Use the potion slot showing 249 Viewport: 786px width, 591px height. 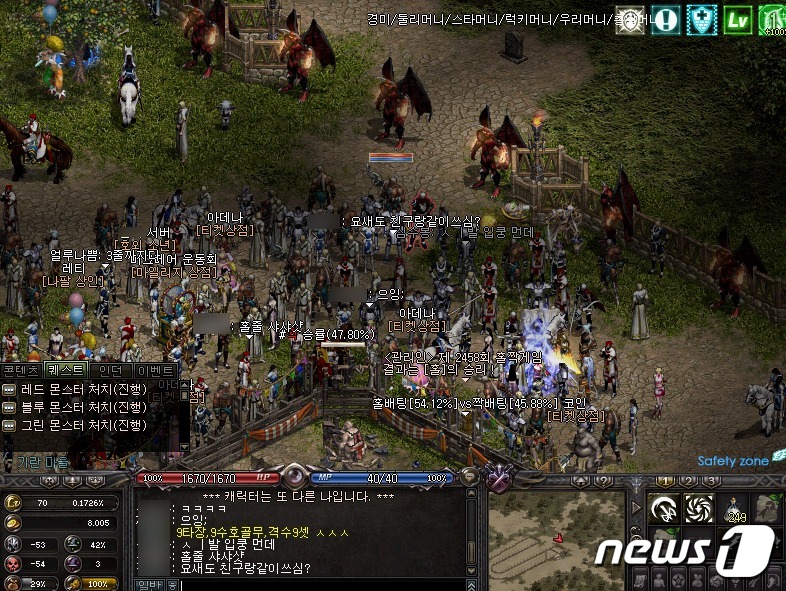pyautogui.click(x=737, y=510)
